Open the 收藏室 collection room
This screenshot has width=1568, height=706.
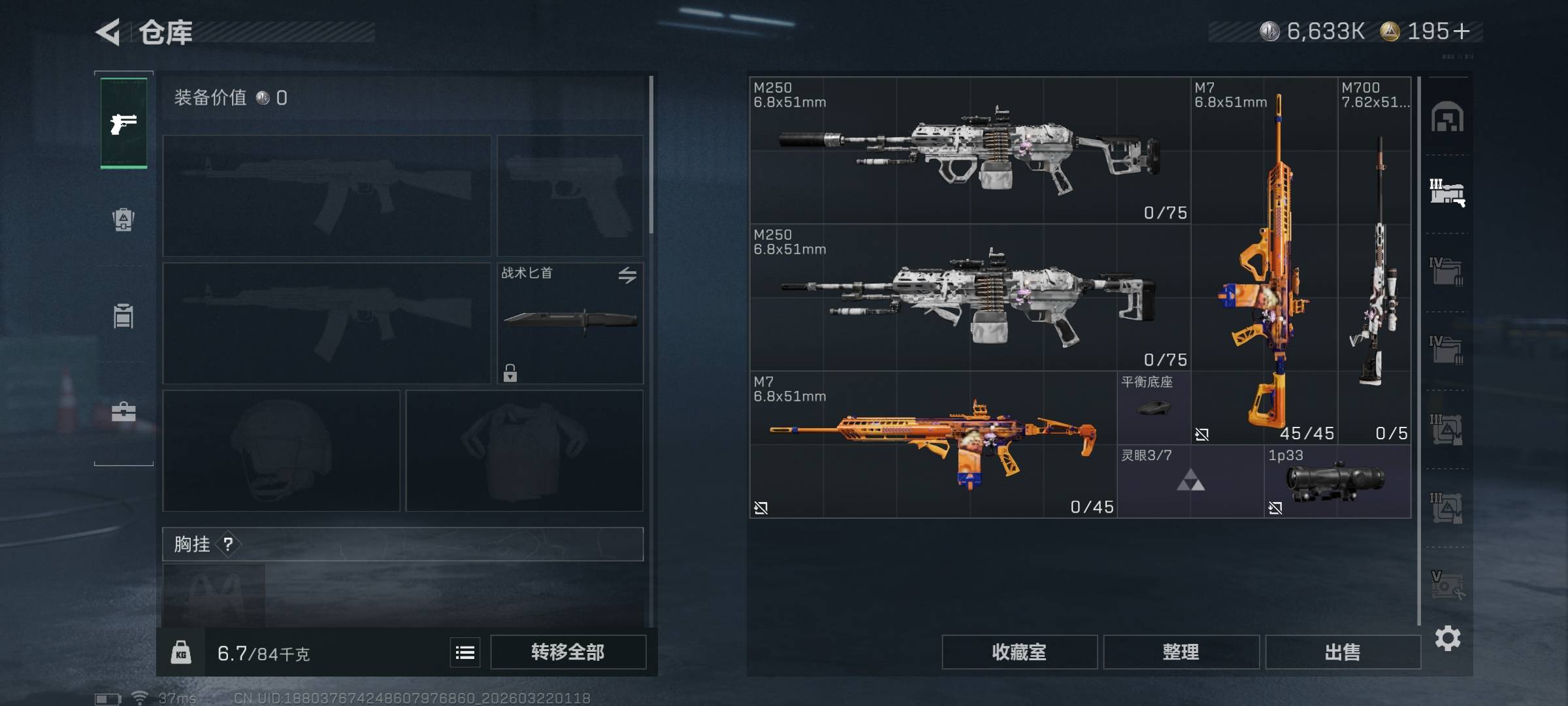(1019, 652)
